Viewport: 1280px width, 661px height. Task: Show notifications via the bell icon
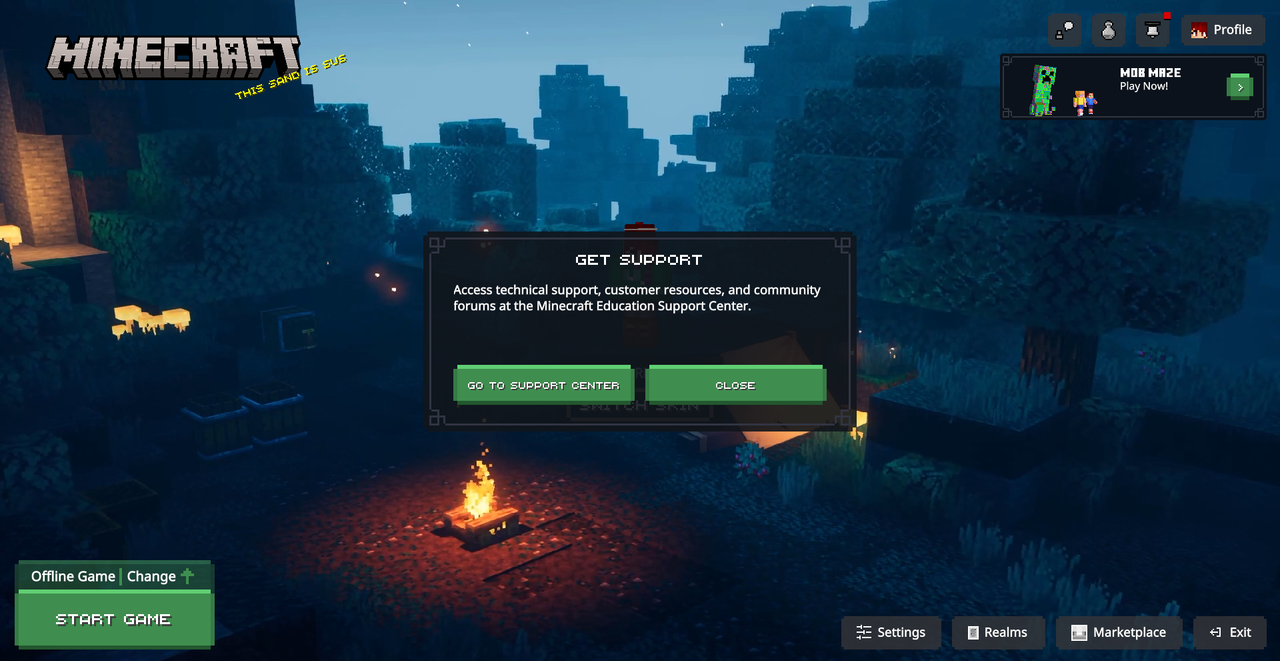(1152, 30)
